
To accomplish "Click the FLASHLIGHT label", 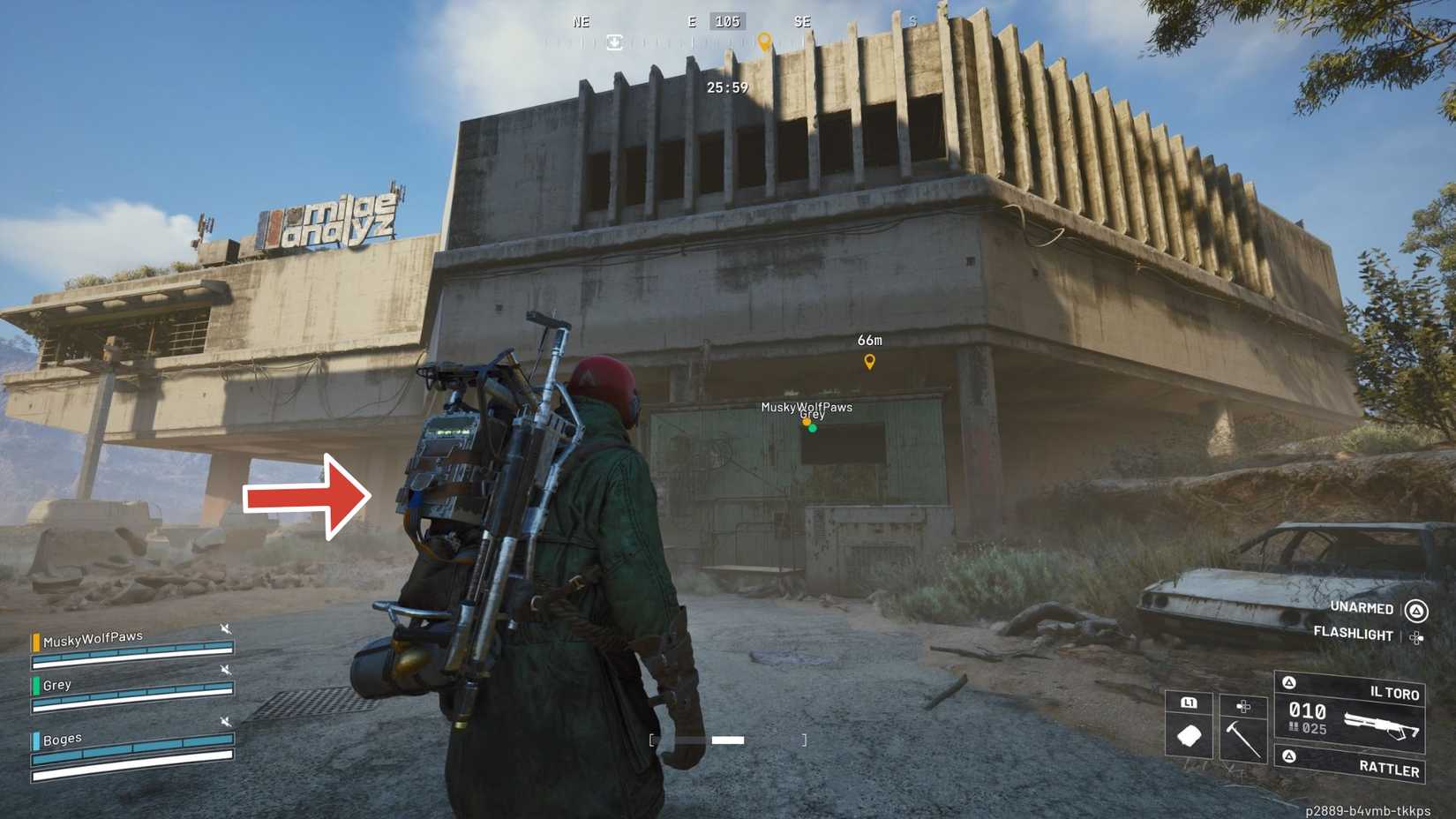I will 1354,634.
